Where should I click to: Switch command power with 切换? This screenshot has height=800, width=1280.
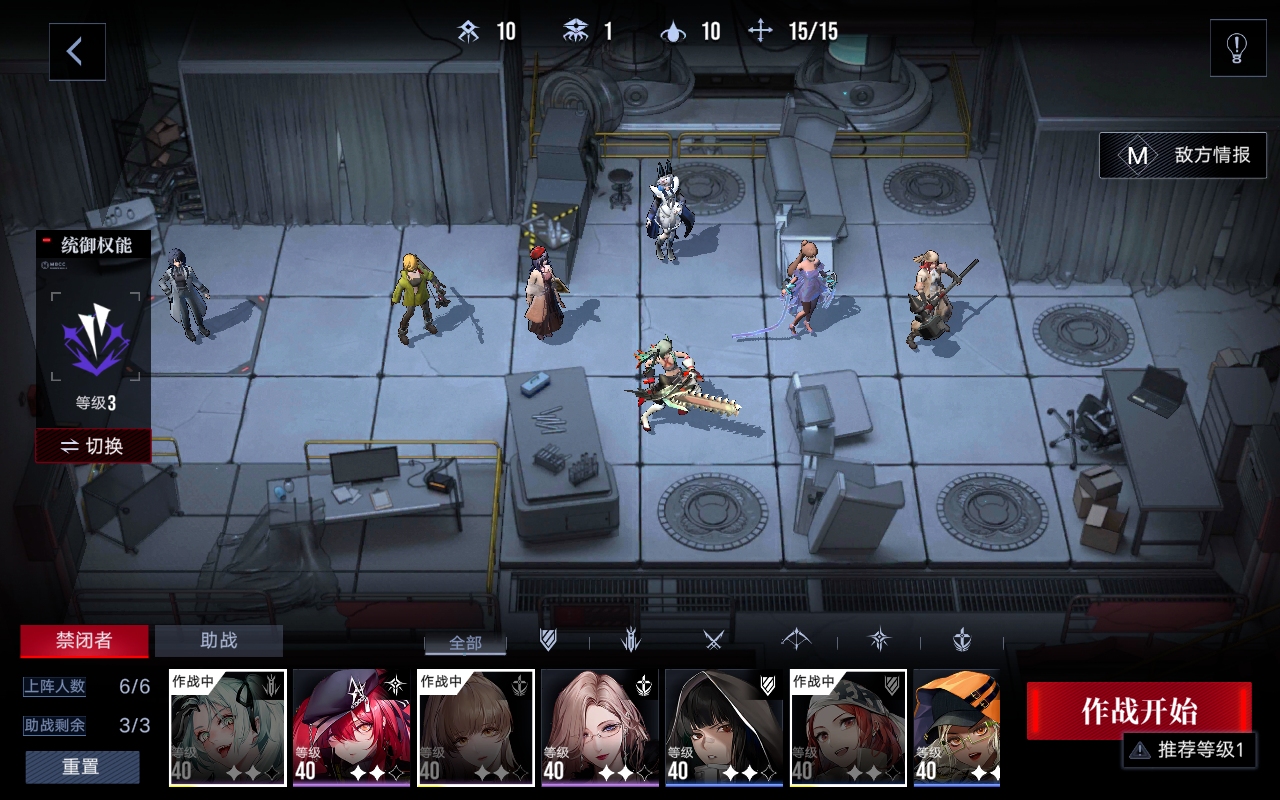point(93,446)
